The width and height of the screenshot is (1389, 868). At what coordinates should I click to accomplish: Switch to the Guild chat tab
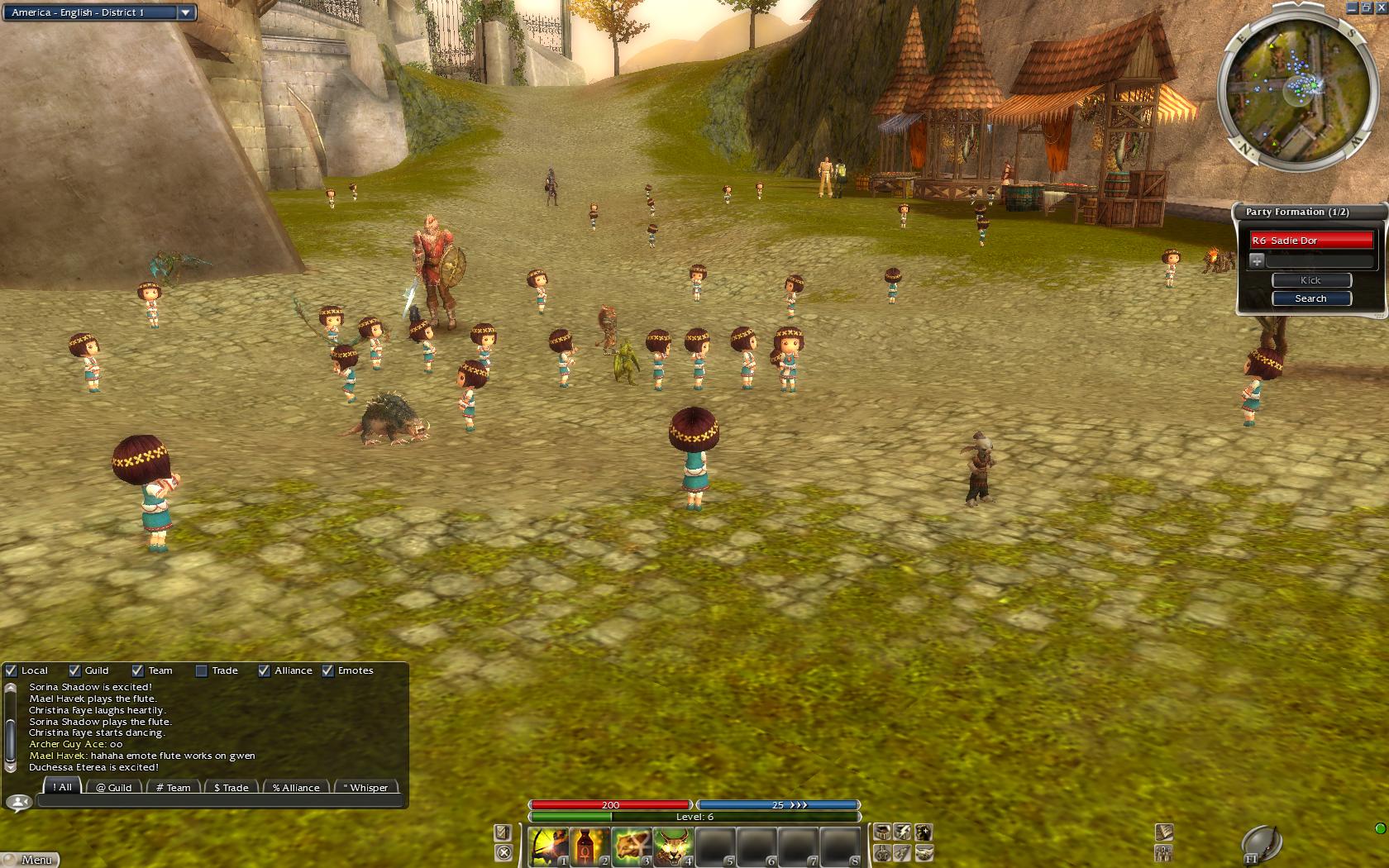[113, 787]
